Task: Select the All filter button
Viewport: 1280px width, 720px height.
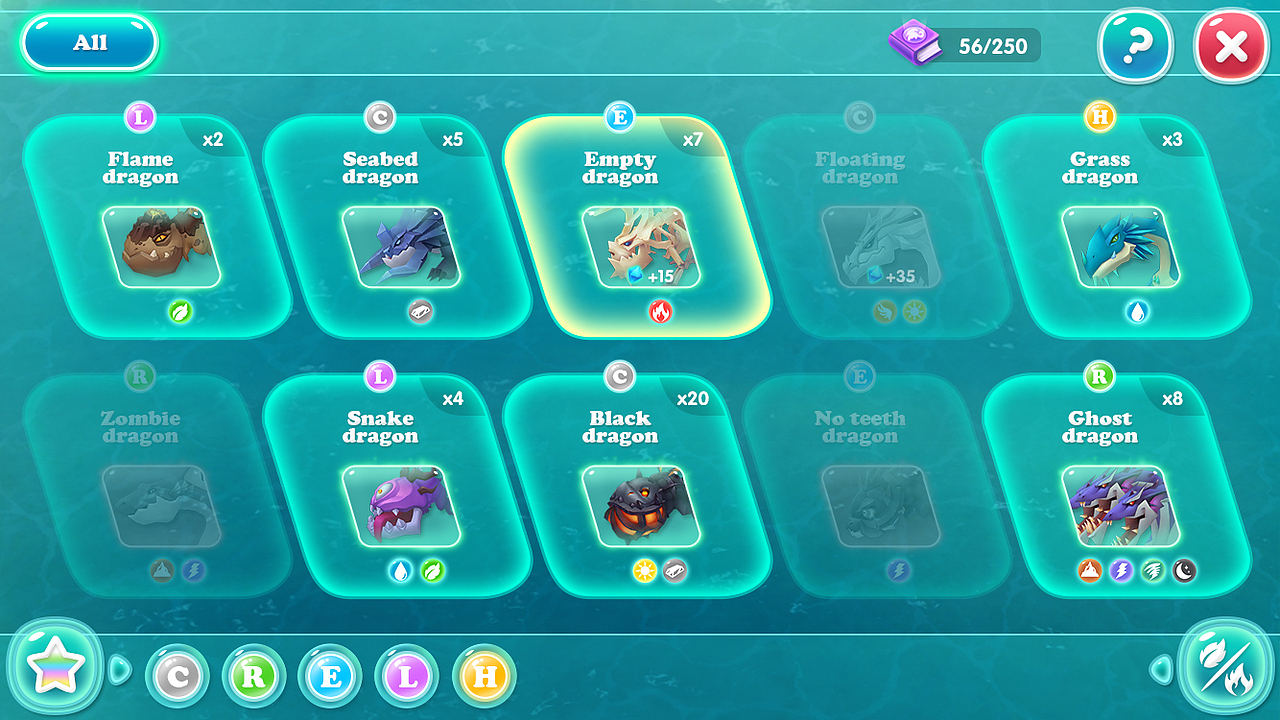Action: [x=90, y=44]
